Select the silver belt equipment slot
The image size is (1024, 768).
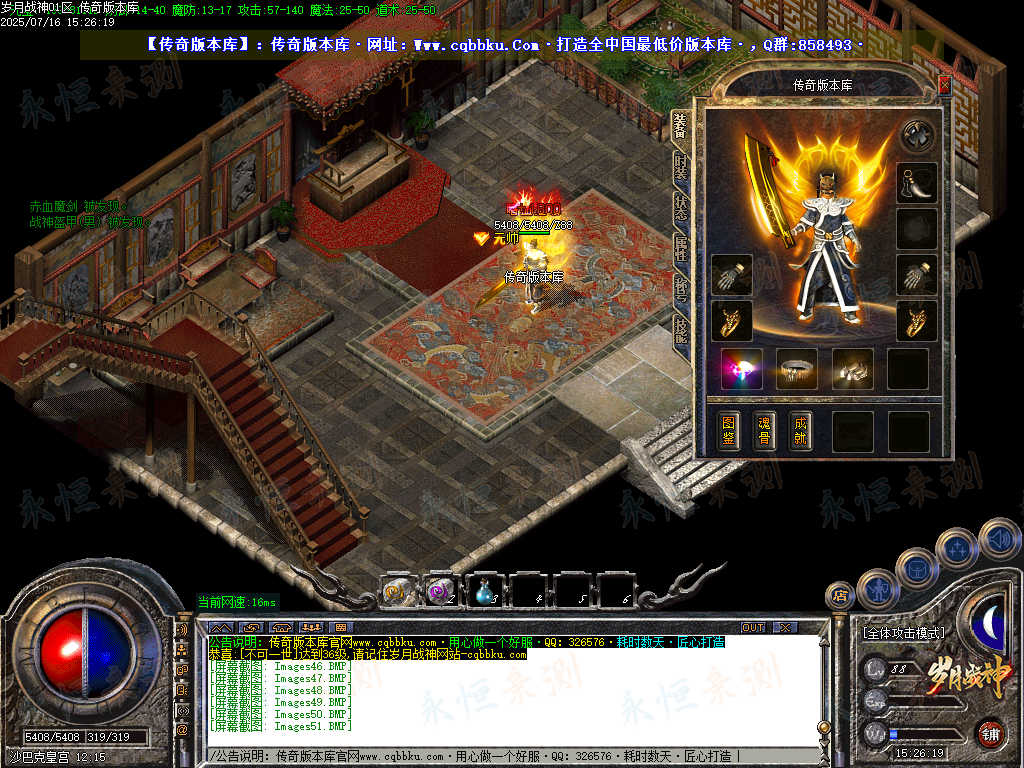coord(797,369)
